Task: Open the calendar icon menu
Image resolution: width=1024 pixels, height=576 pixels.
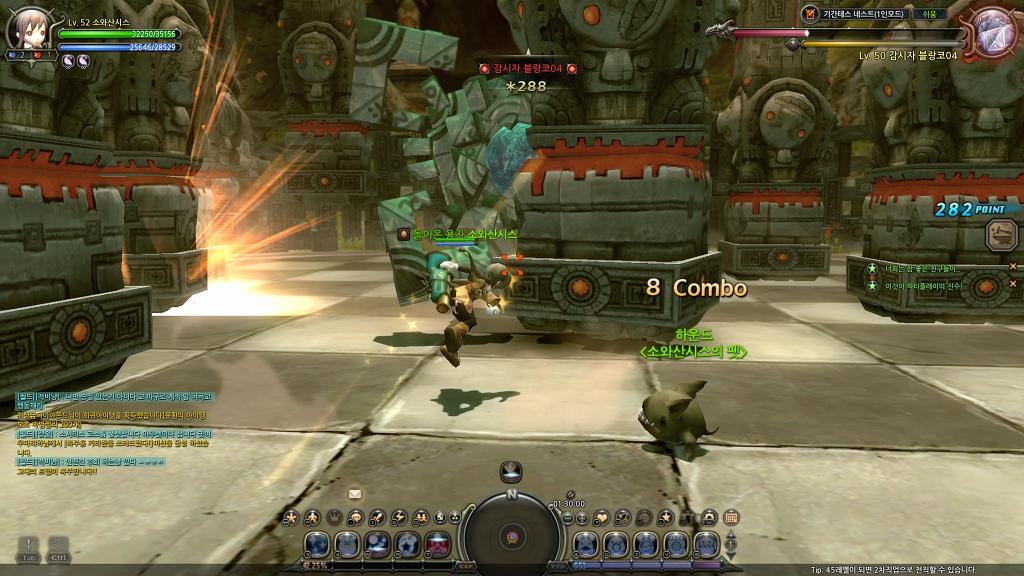Action: tap(731, 517)
